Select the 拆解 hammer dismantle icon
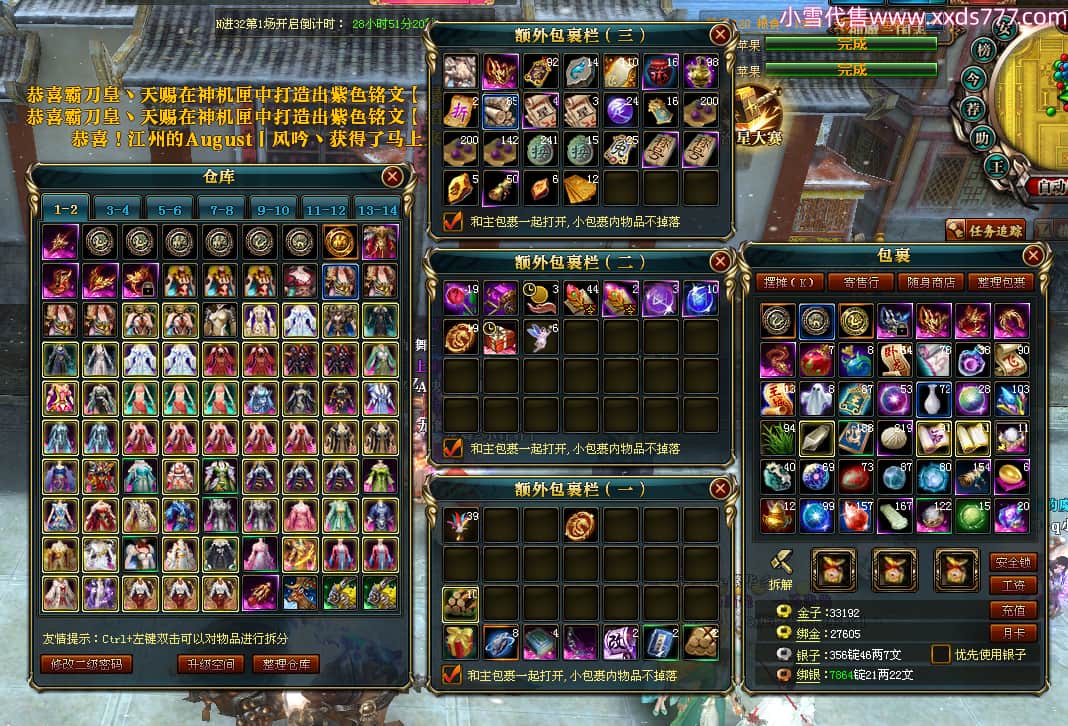 coord(781,560)
